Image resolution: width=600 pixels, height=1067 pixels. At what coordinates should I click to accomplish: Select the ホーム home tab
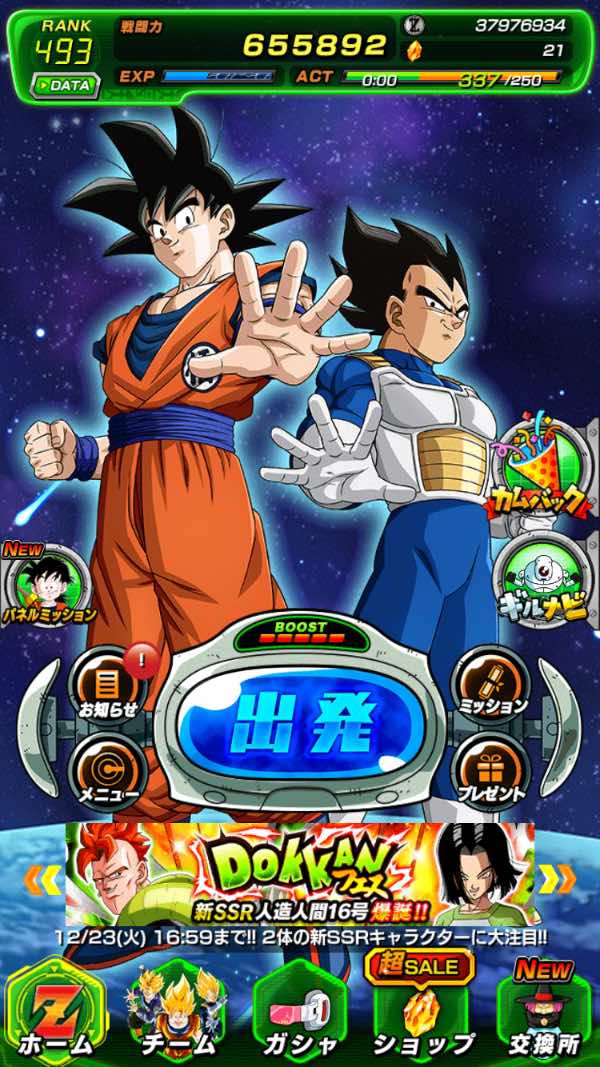pos(55,1012)
